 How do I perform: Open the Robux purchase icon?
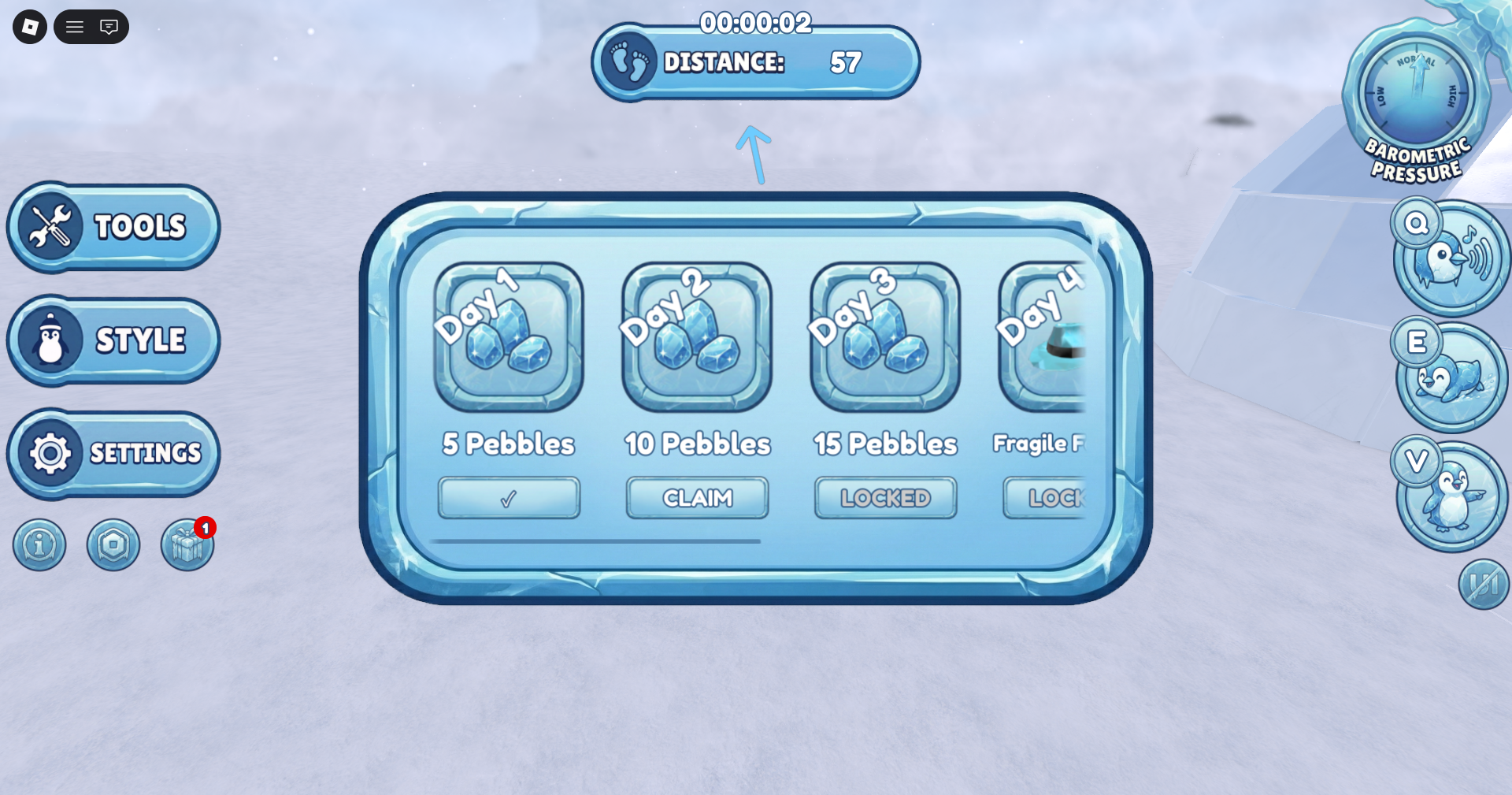[x=113, y=544]
